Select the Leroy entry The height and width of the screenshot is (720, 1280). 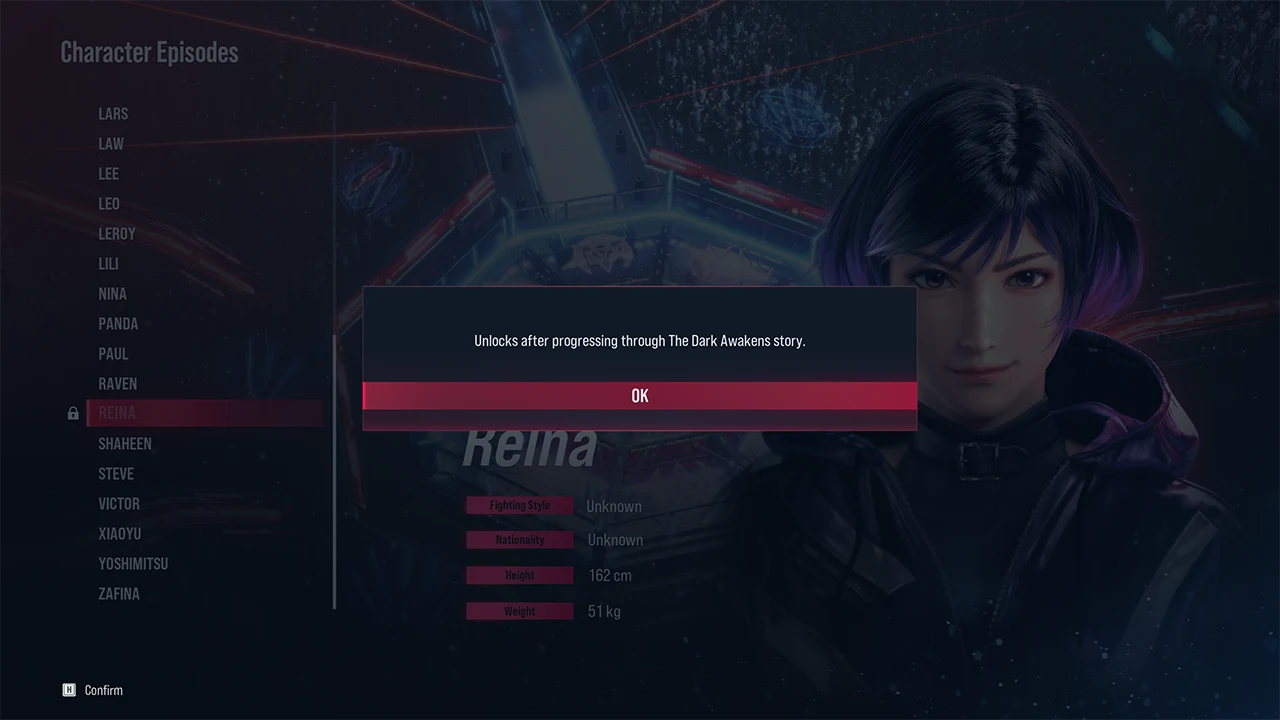[117, 234]
